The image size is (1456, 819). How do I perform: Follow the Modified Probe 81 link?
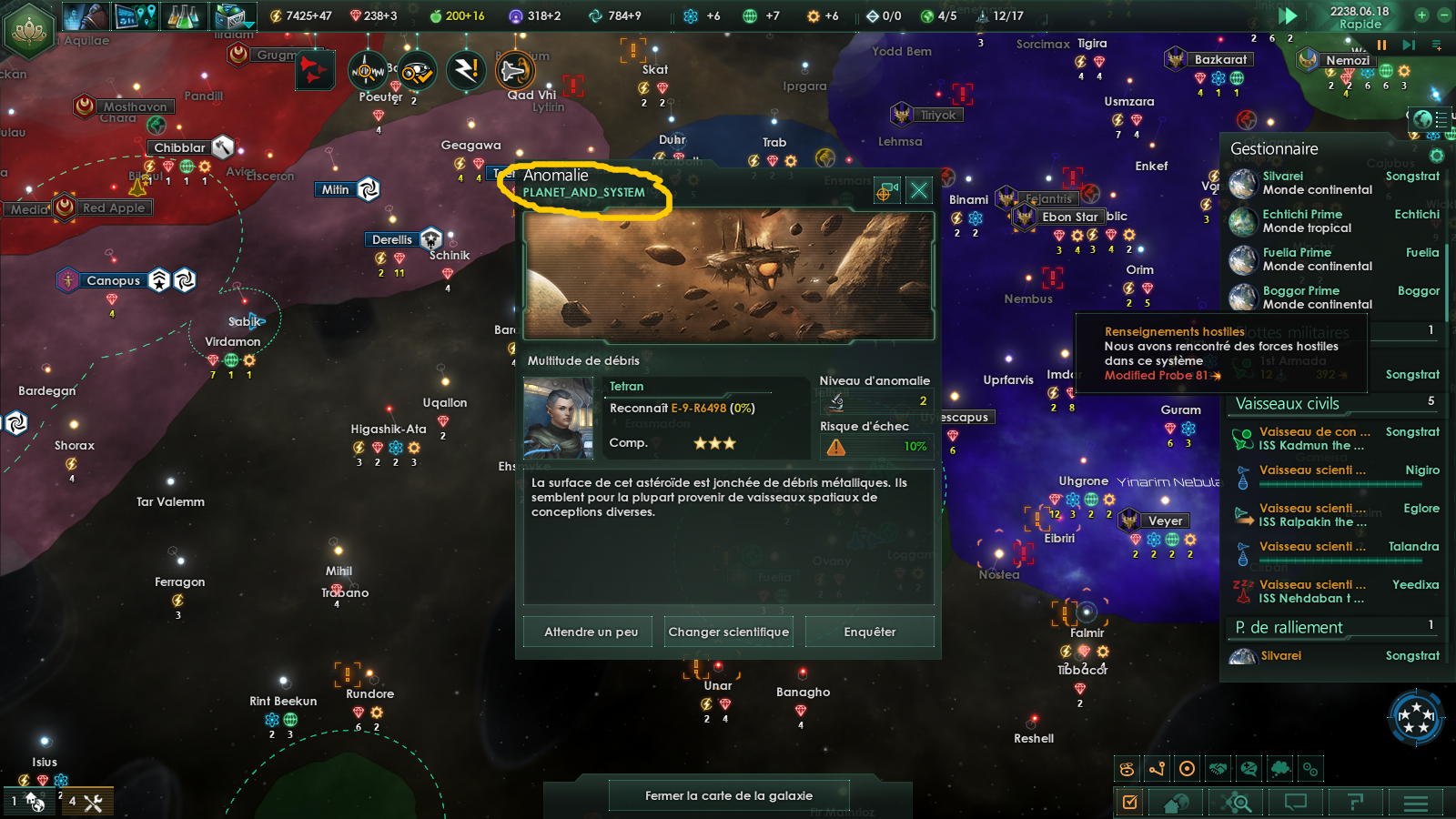tap(1157, 375)
